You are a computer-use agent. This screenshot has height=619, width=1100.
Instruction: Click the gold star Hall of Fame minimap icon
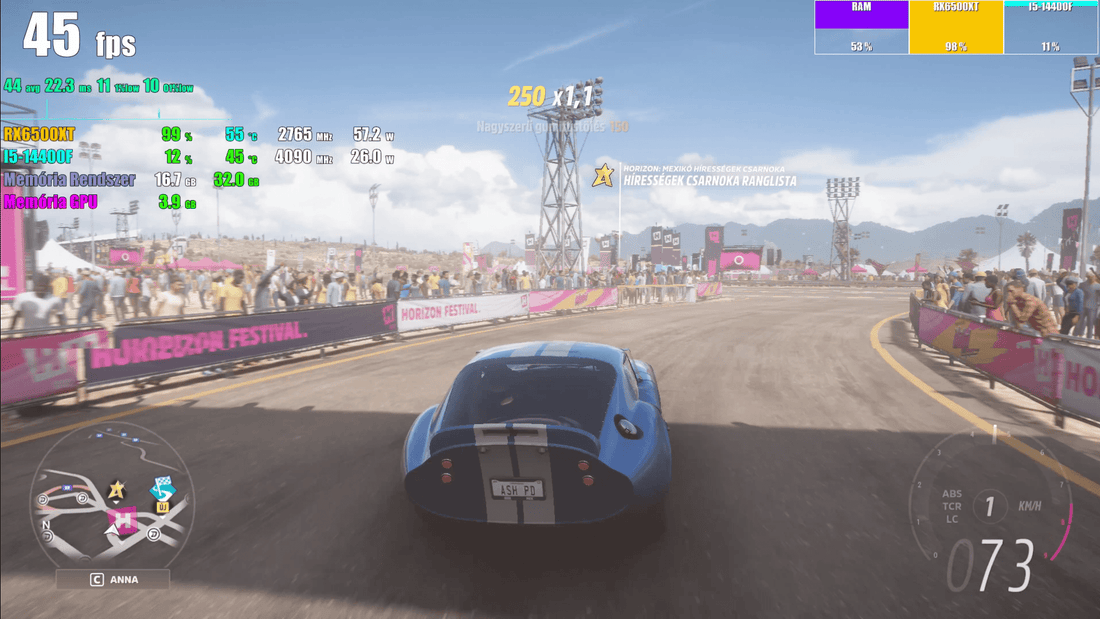pos(117,489)
